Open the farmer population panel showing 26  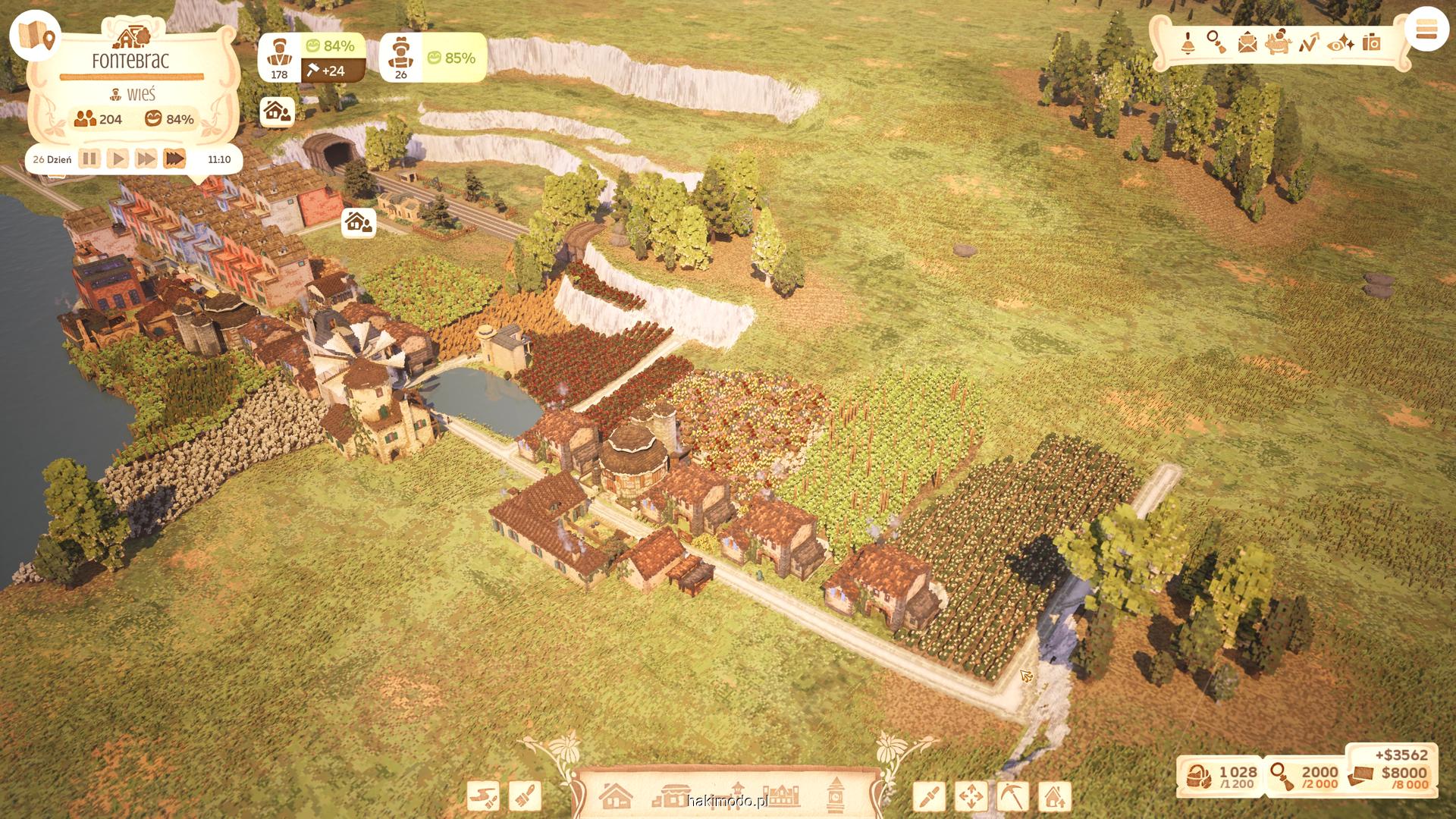pos(401,58)
